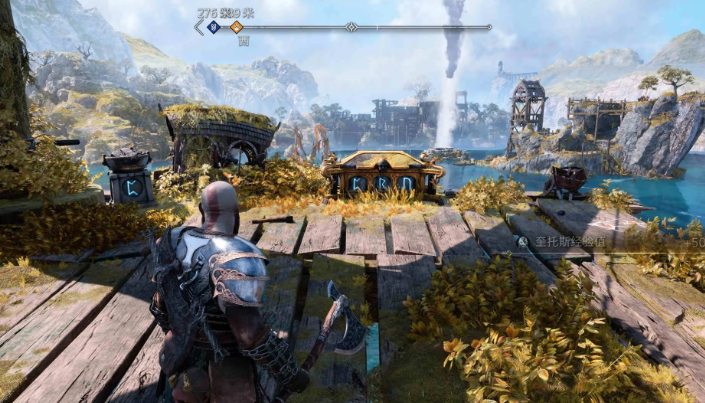Viewport: 705px width, 403px height.
Task: Select the orange diamond quest marker
Action: (236, 27)
